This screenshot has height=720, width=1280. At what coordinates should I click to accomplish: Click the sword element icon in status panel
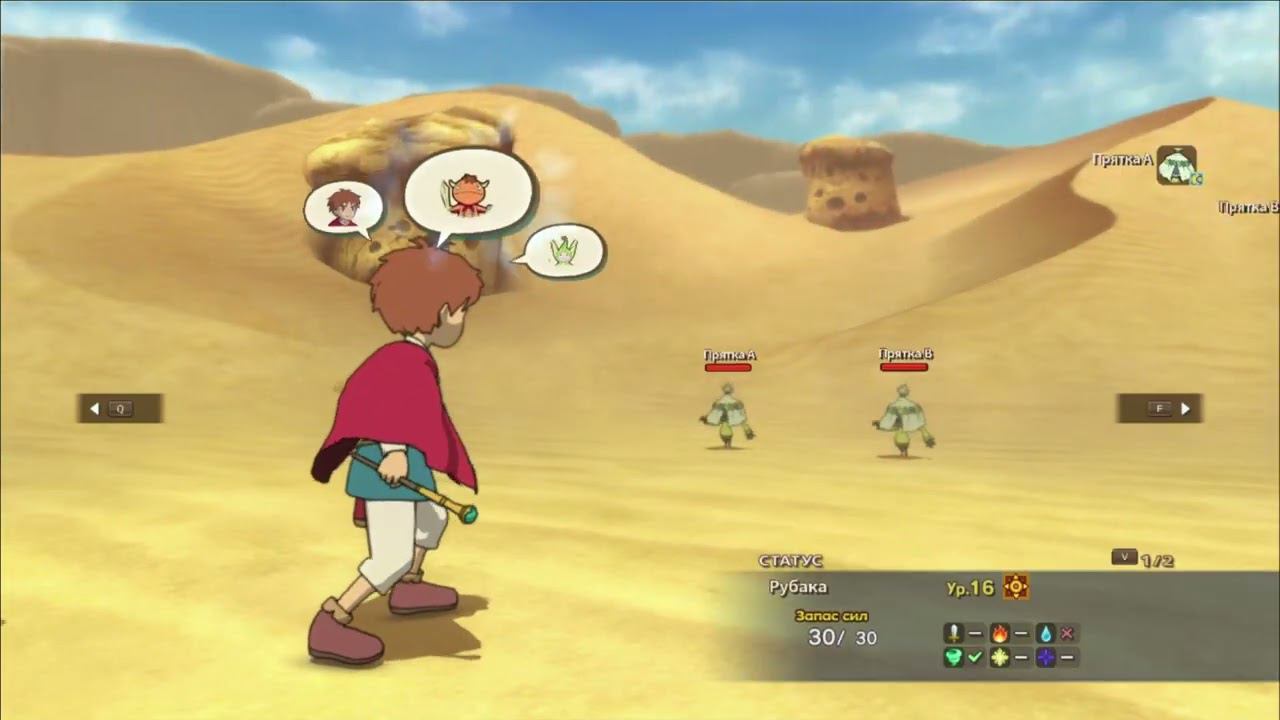[x=953, y=633]
